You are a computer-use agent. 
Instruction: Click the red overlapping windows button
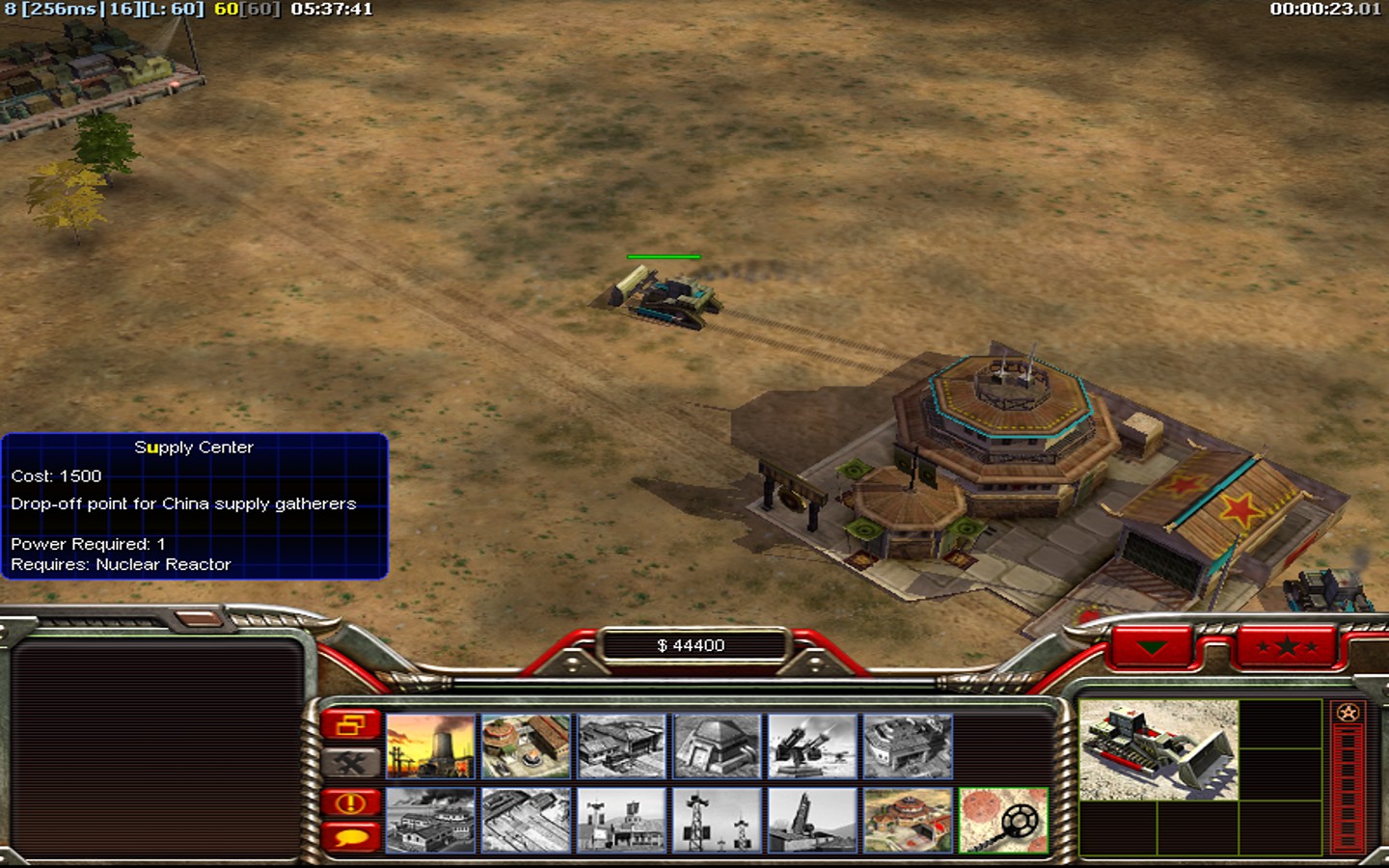351,724
